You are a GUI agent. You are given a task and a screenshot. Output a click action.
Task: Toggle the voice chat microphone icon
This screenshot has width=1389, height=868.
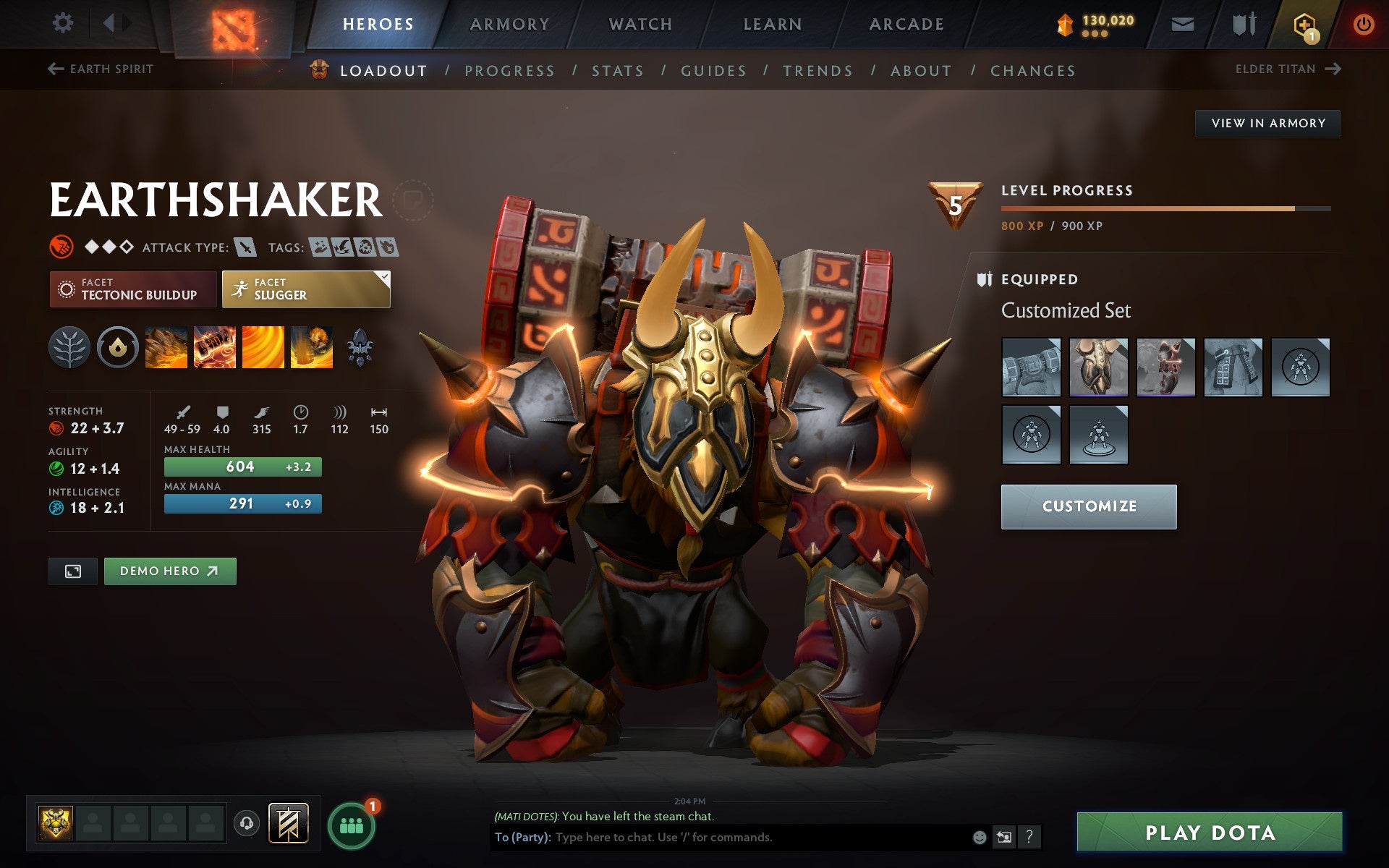pyautogui.click(x=246, y=822)
